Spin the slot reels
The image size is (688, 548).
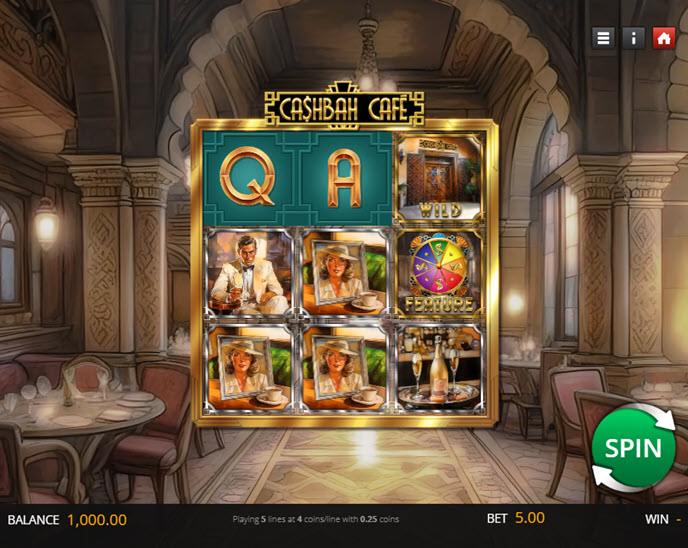tap(632, 447)
